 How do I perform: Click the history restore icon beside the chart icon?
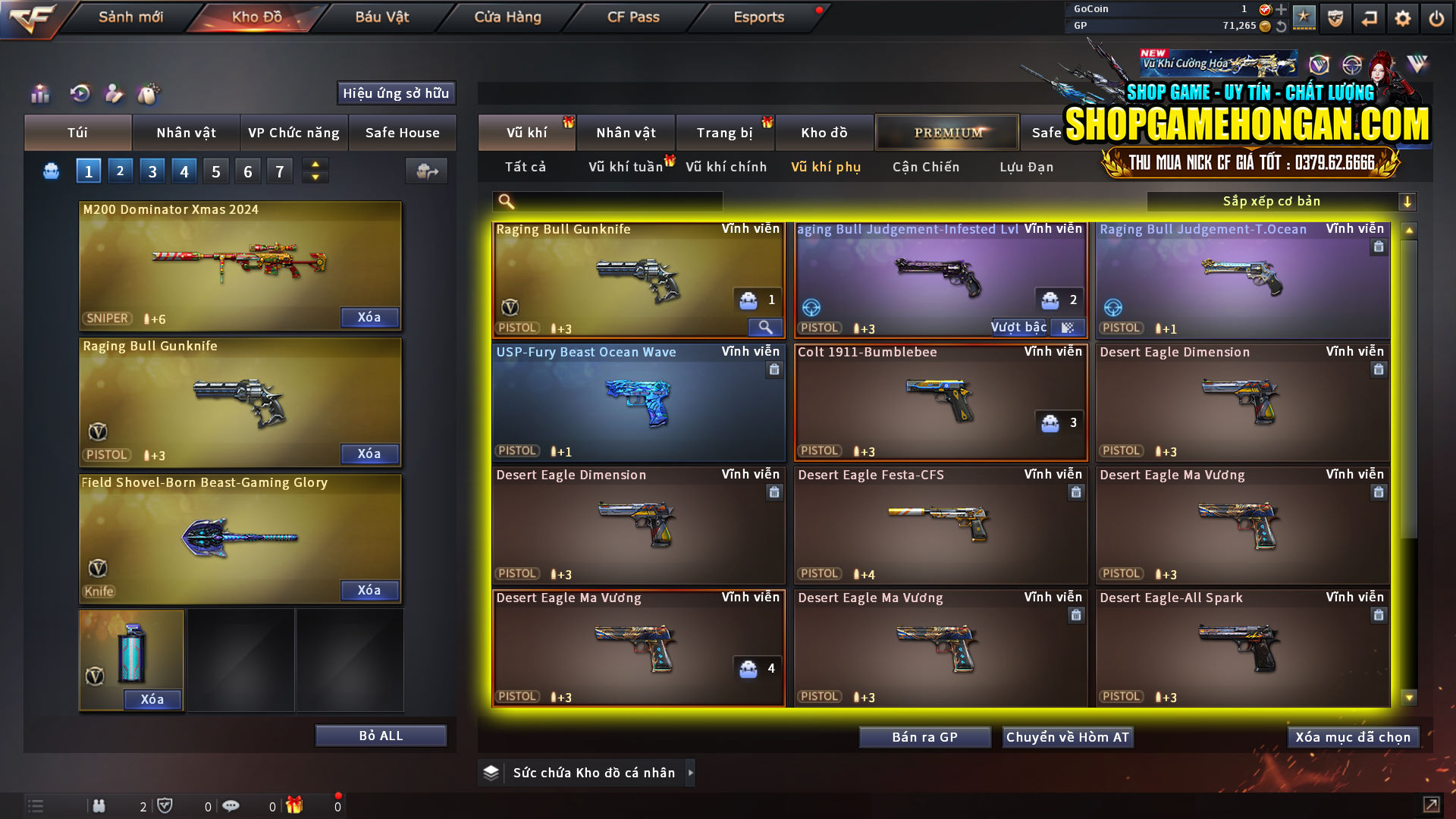(79, 93)
